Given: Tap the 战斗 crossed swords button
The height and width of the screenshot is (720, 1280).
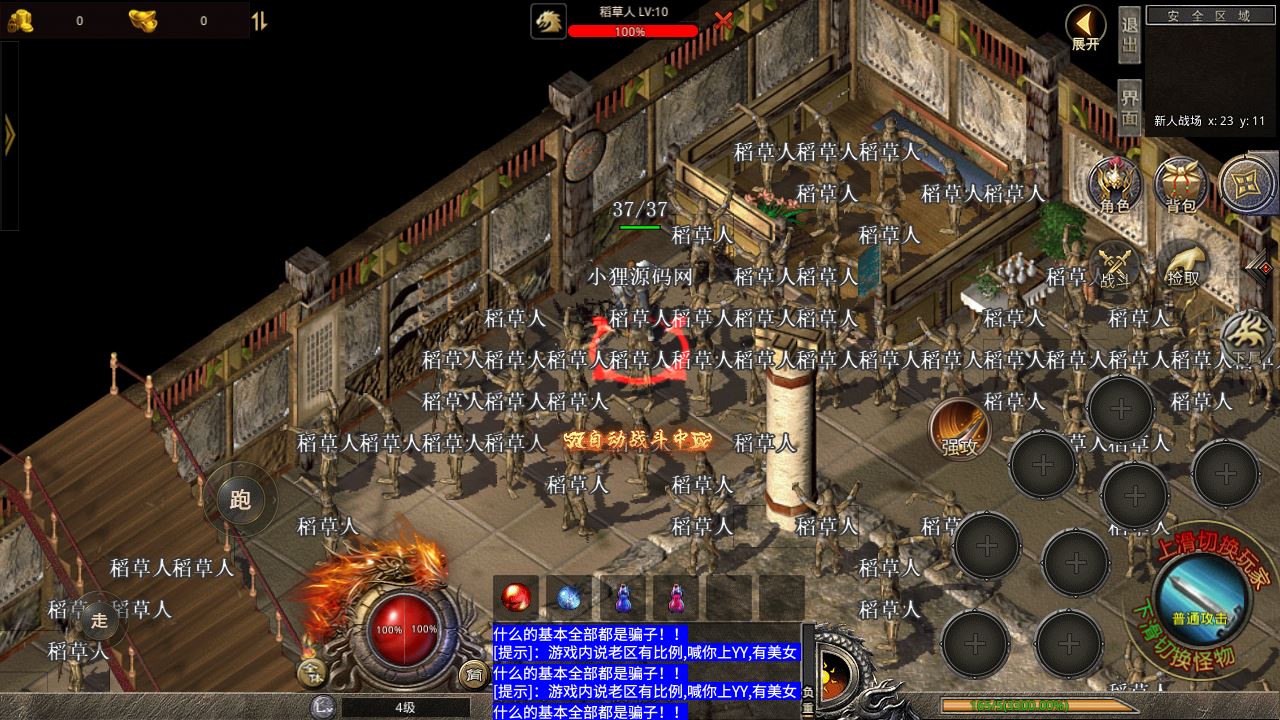Looking at the screenshot, I should coord(1114,265).
